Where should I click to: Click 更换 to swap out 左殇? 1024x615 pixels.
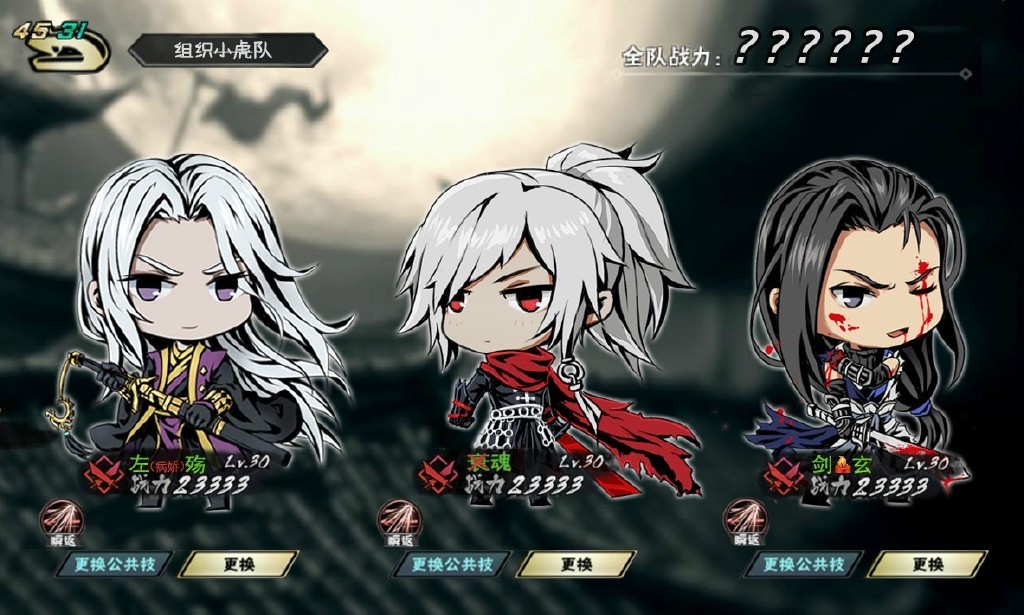pos(239,565)
